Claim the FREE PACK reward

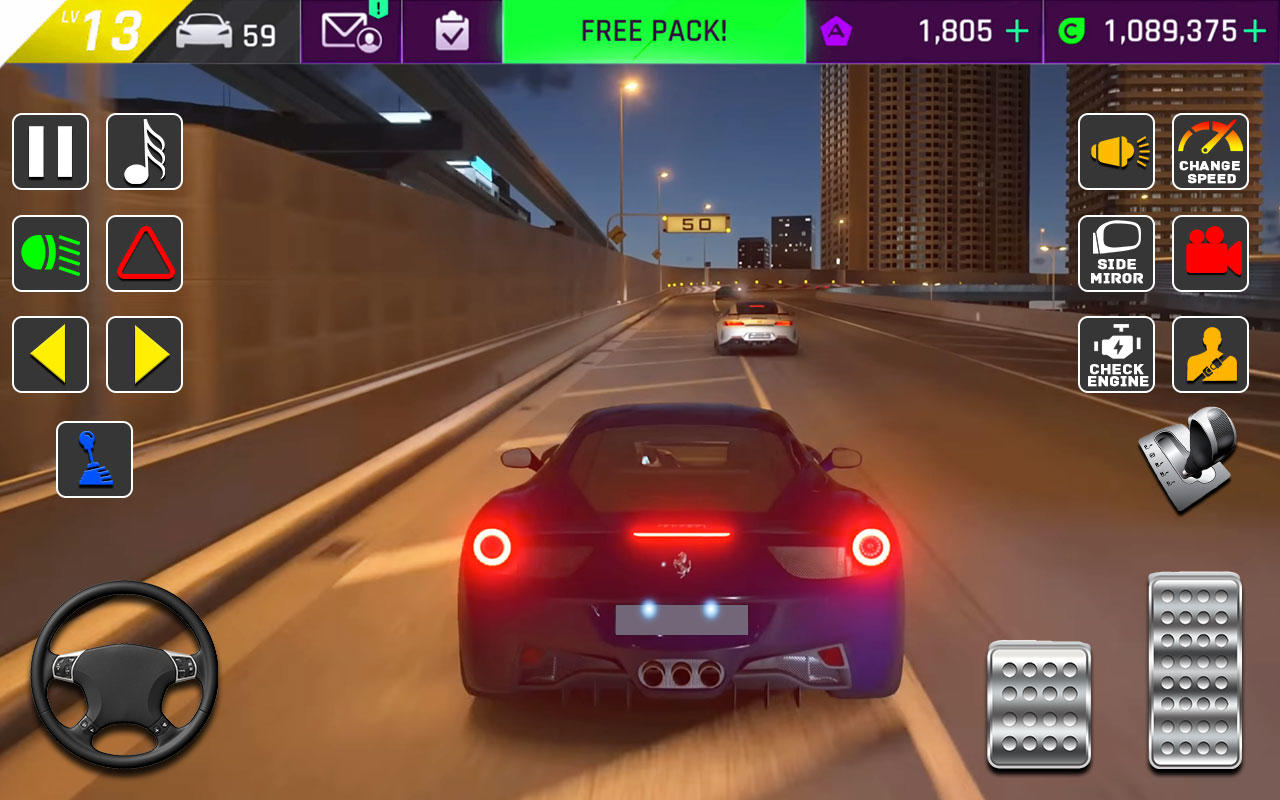tap(654, 31)
